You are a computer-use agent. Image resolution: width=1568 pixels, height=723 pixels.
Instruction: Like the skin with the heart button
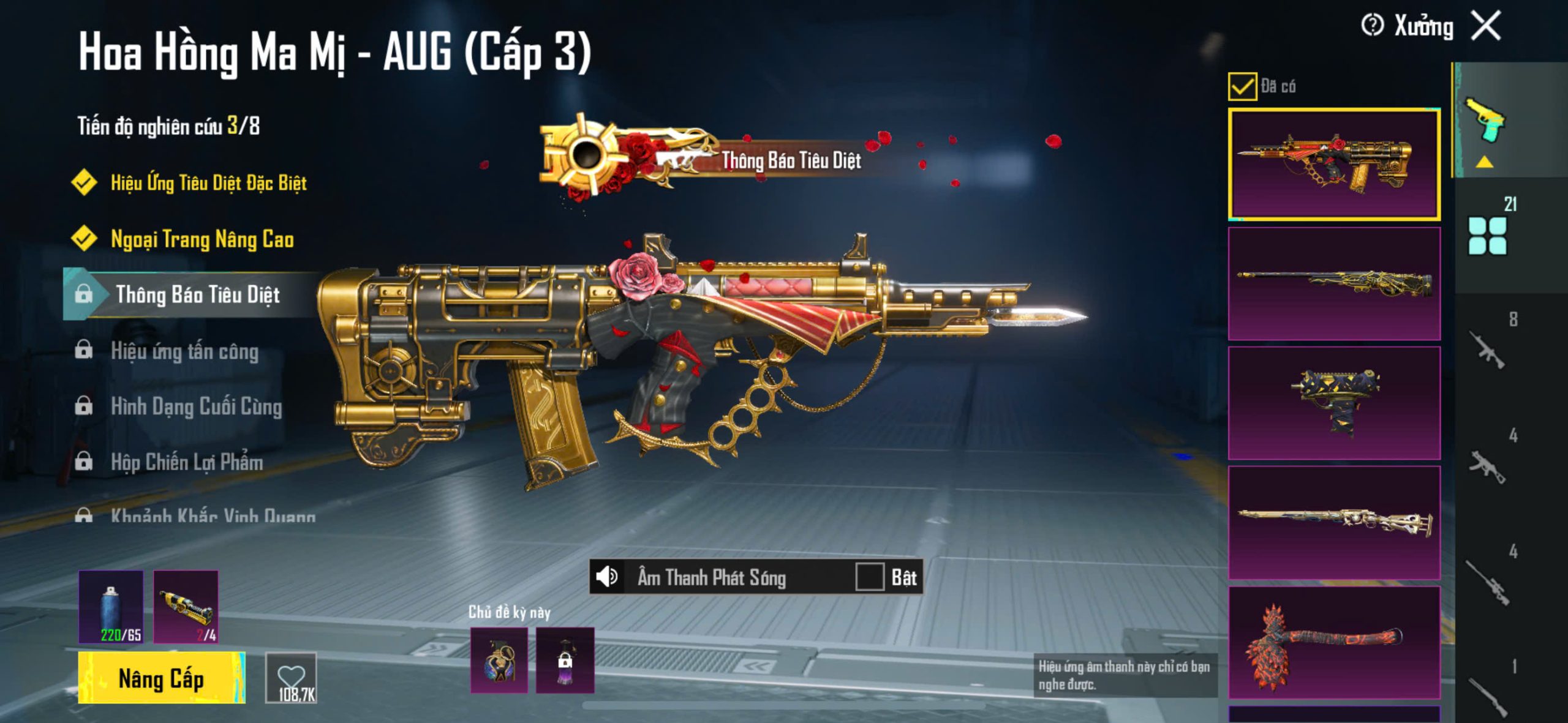coord(292,677)
